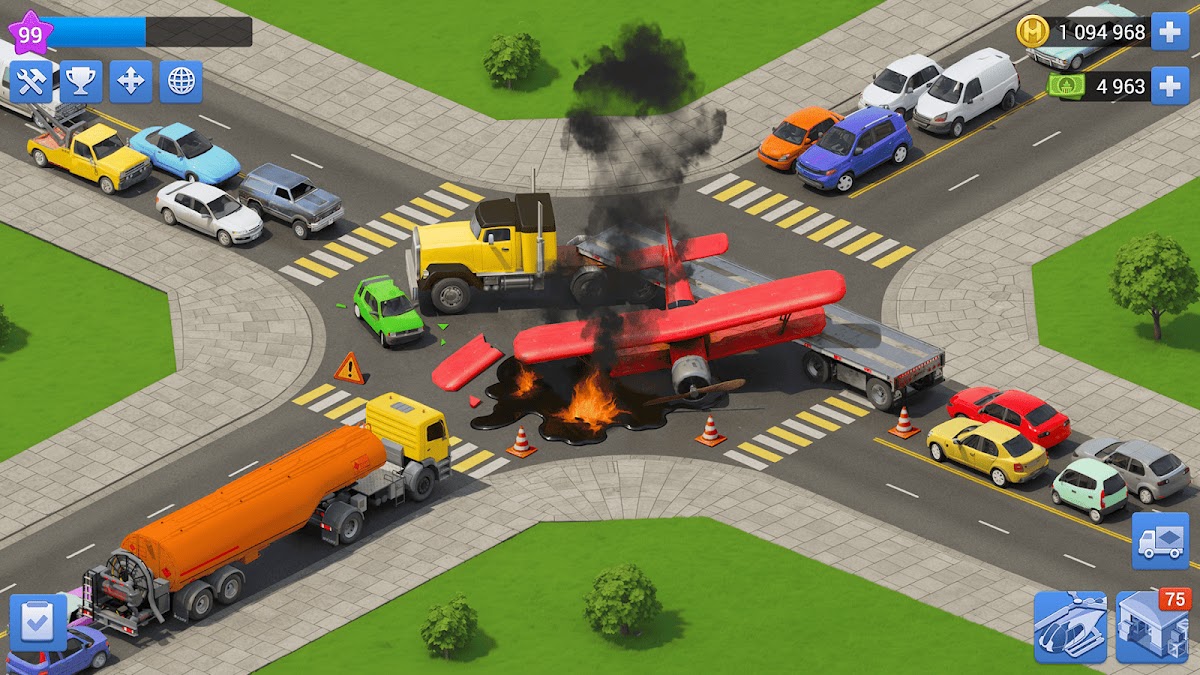Image resolution: width=1200 pixels, height=675 pixels.
Task: Add more gold coins with plus button
Action: pos(1170,31)
